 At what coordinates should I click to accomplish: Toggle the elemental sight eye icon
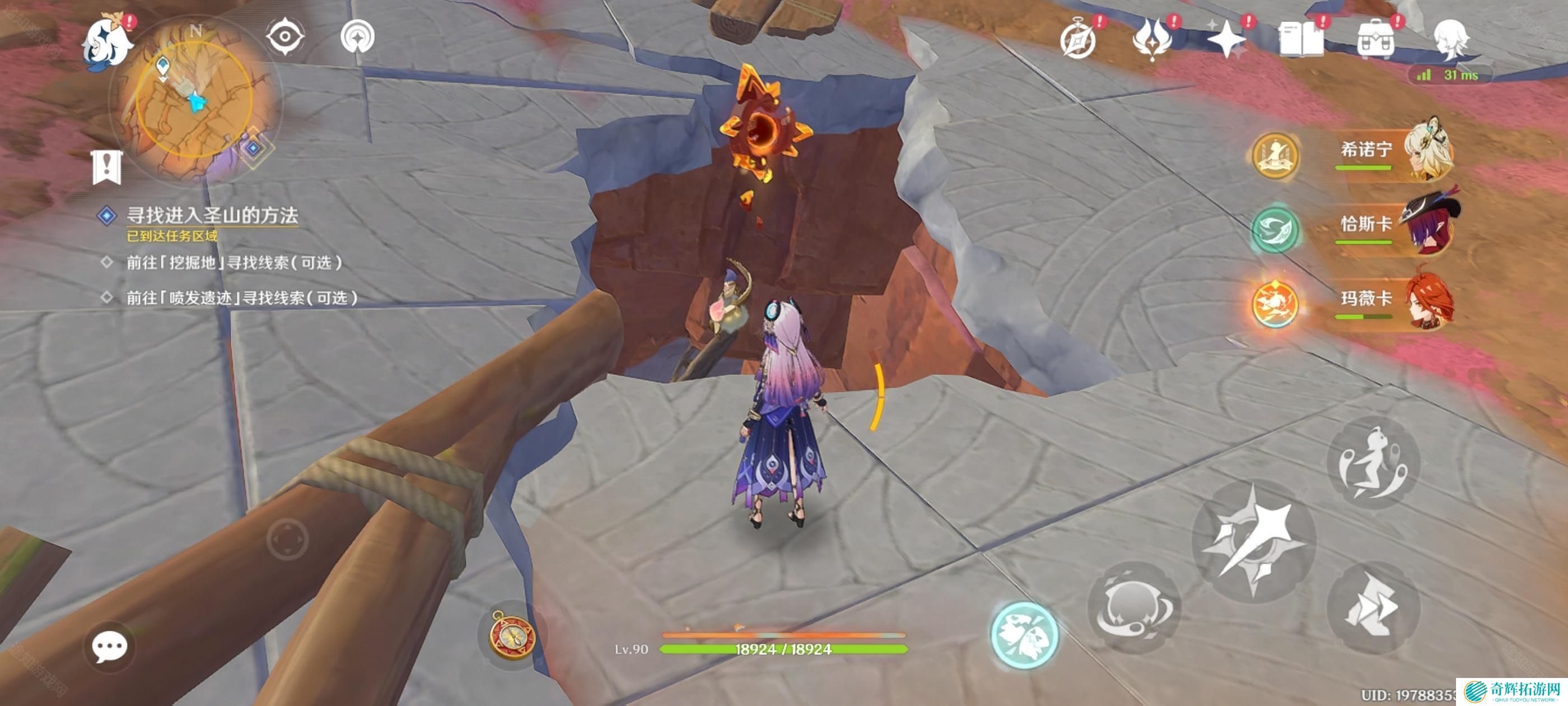284,36
